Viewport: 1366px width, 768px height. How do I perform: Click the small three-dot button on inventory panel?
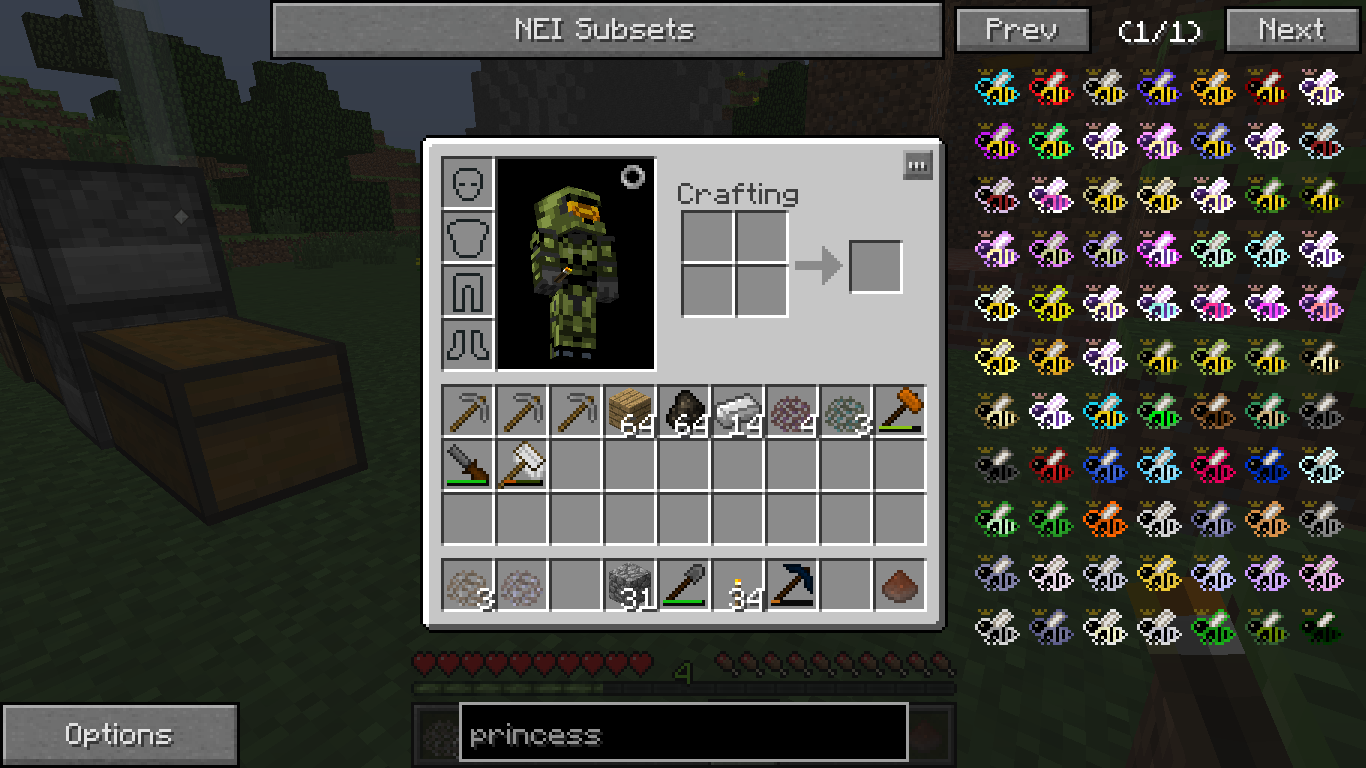[x=917, y=165]
